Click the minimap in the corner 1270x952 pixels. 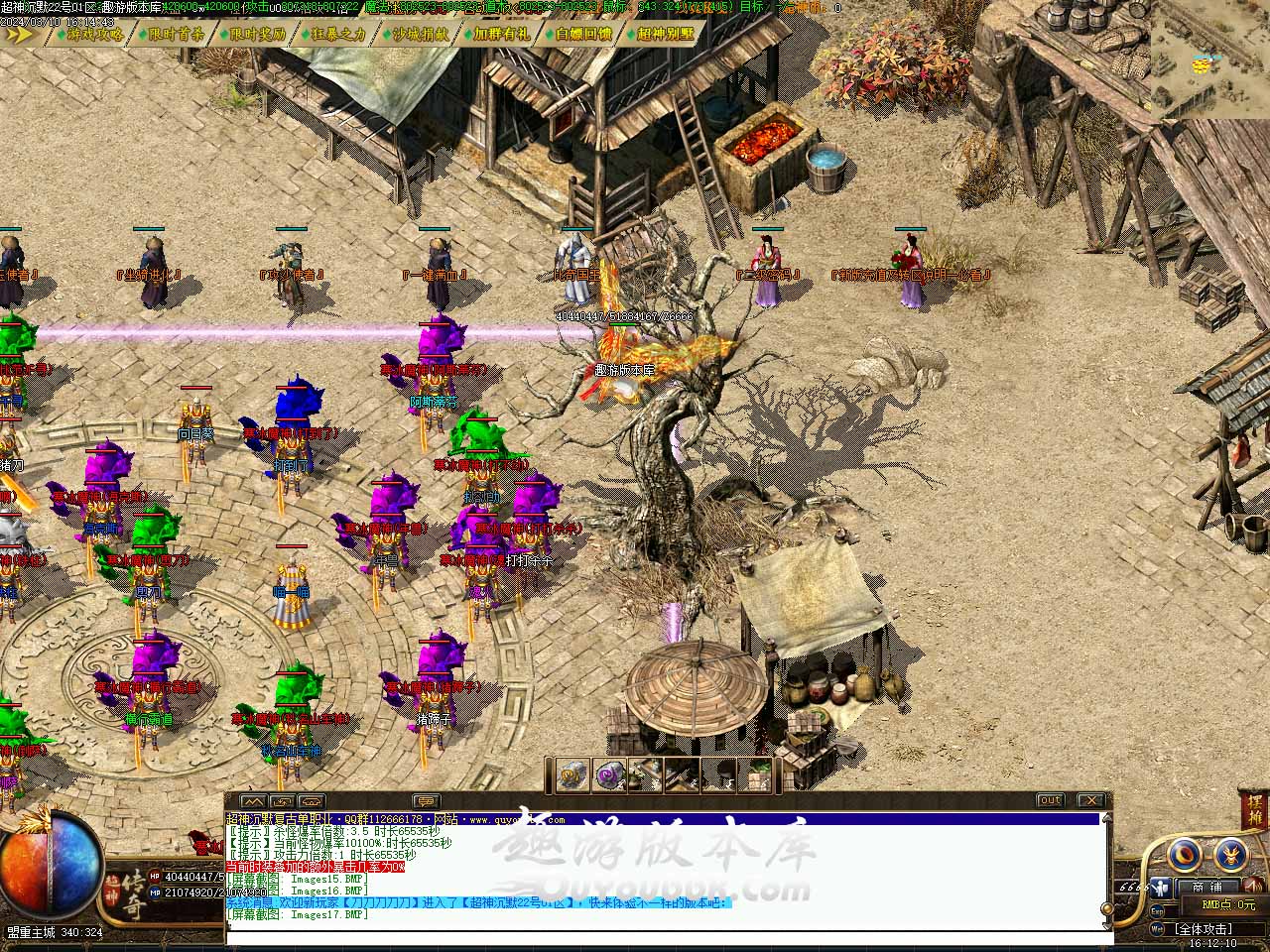point(1210,59)
